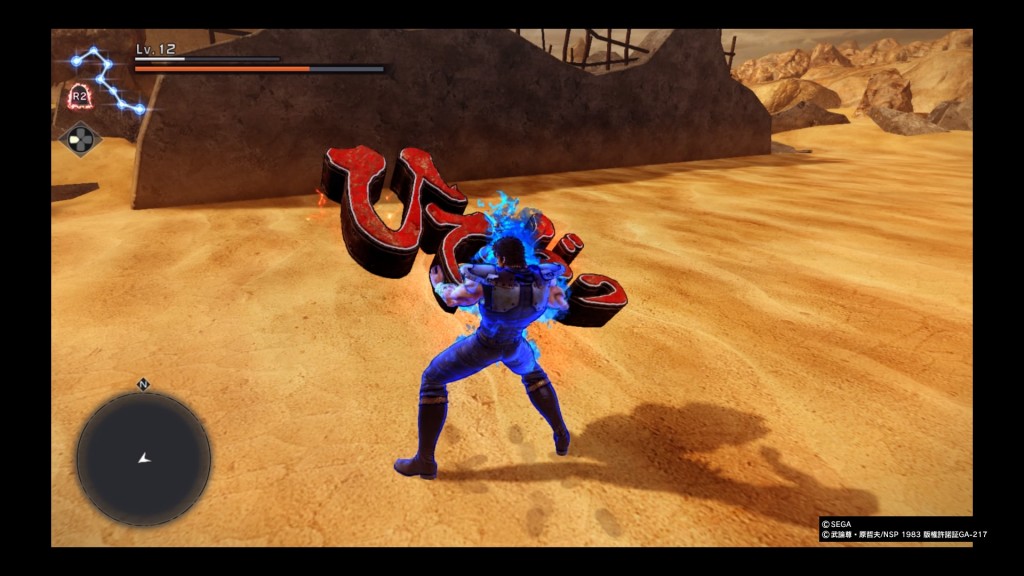Select the diamond d-pad shortcut icon
1024x576 pixels.
[81, 138]
